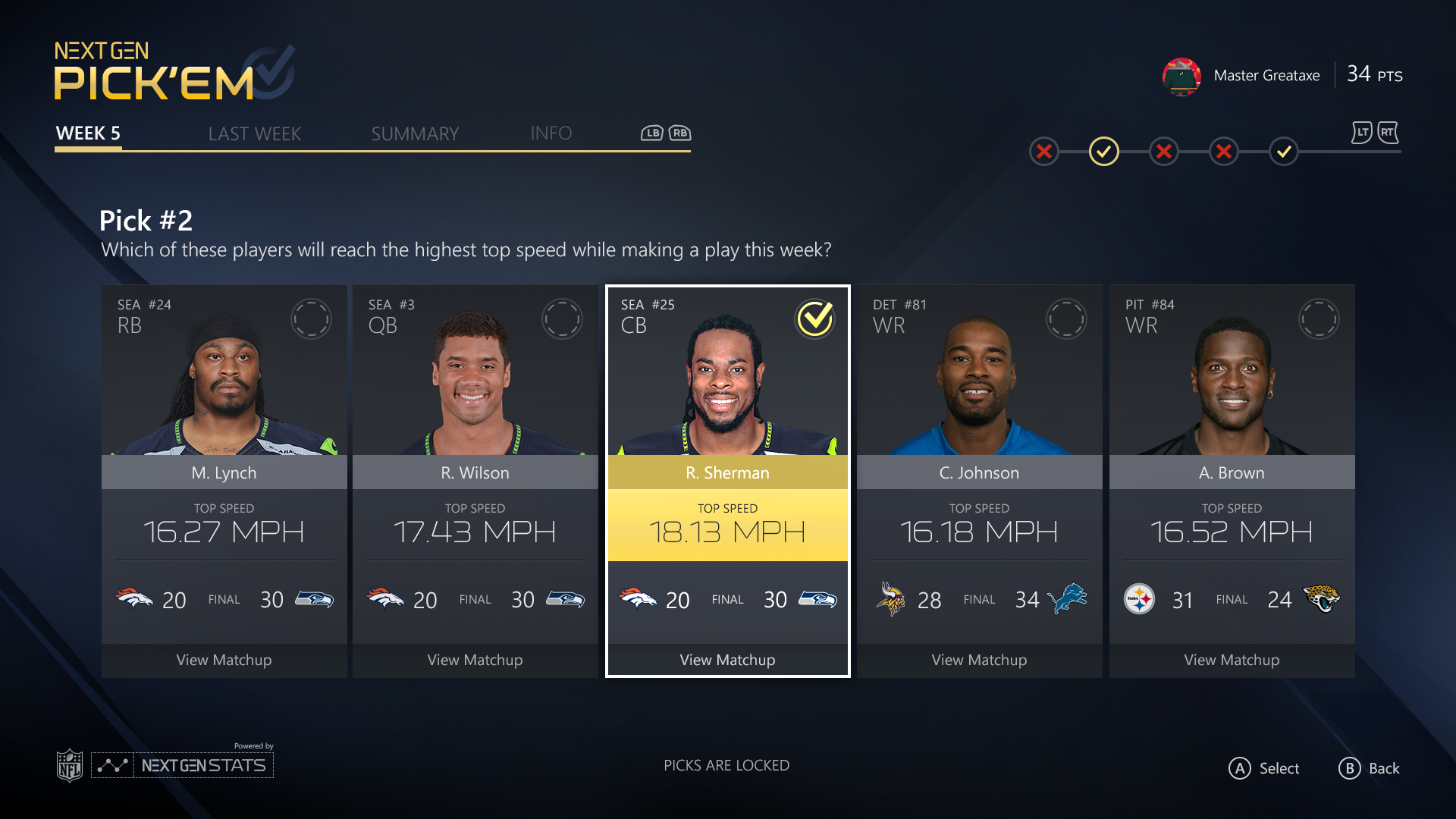View Matchup for M. Lynch

click(x=223, y=660)
